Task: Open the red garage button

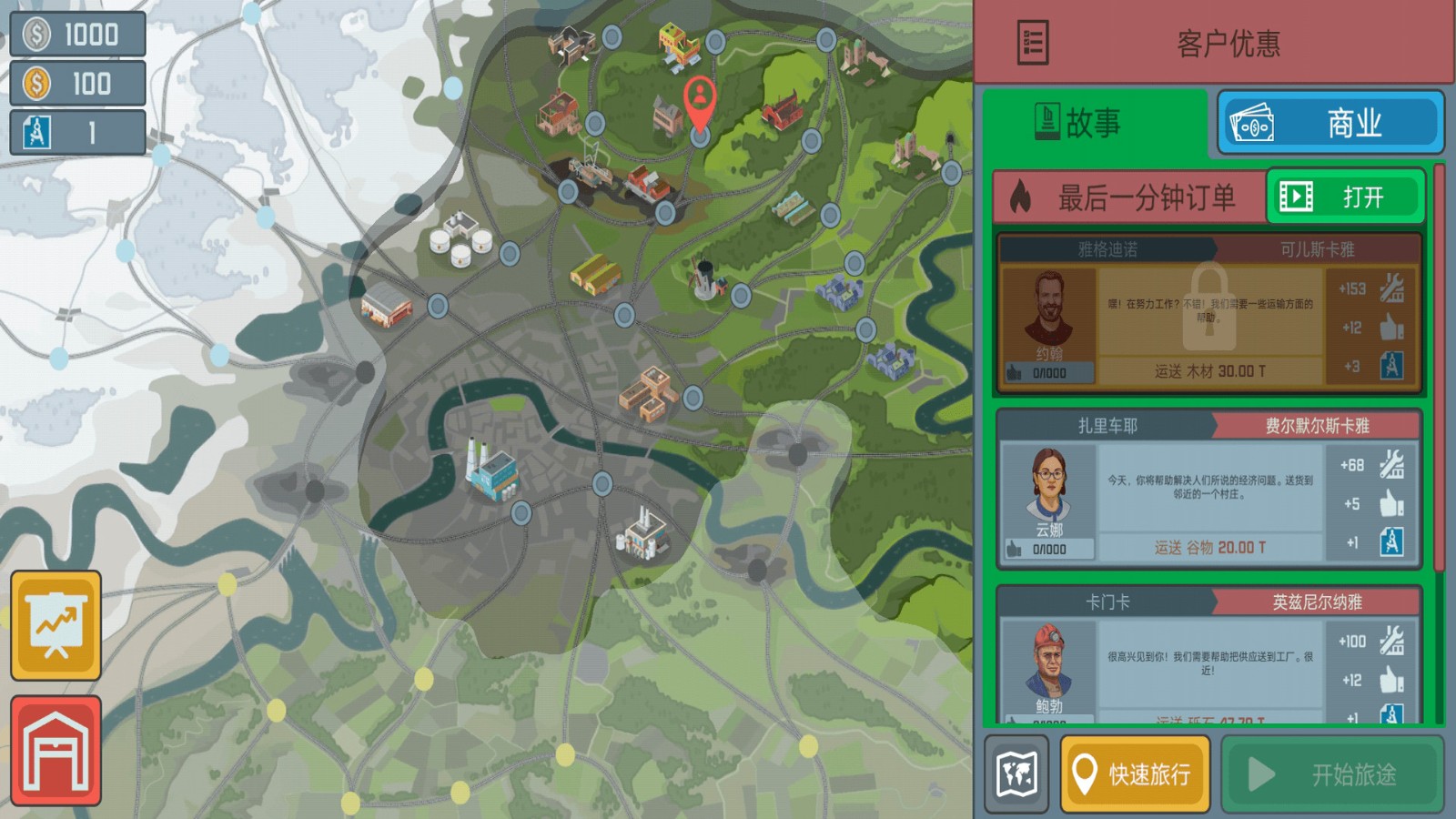Action: point(56,751)
